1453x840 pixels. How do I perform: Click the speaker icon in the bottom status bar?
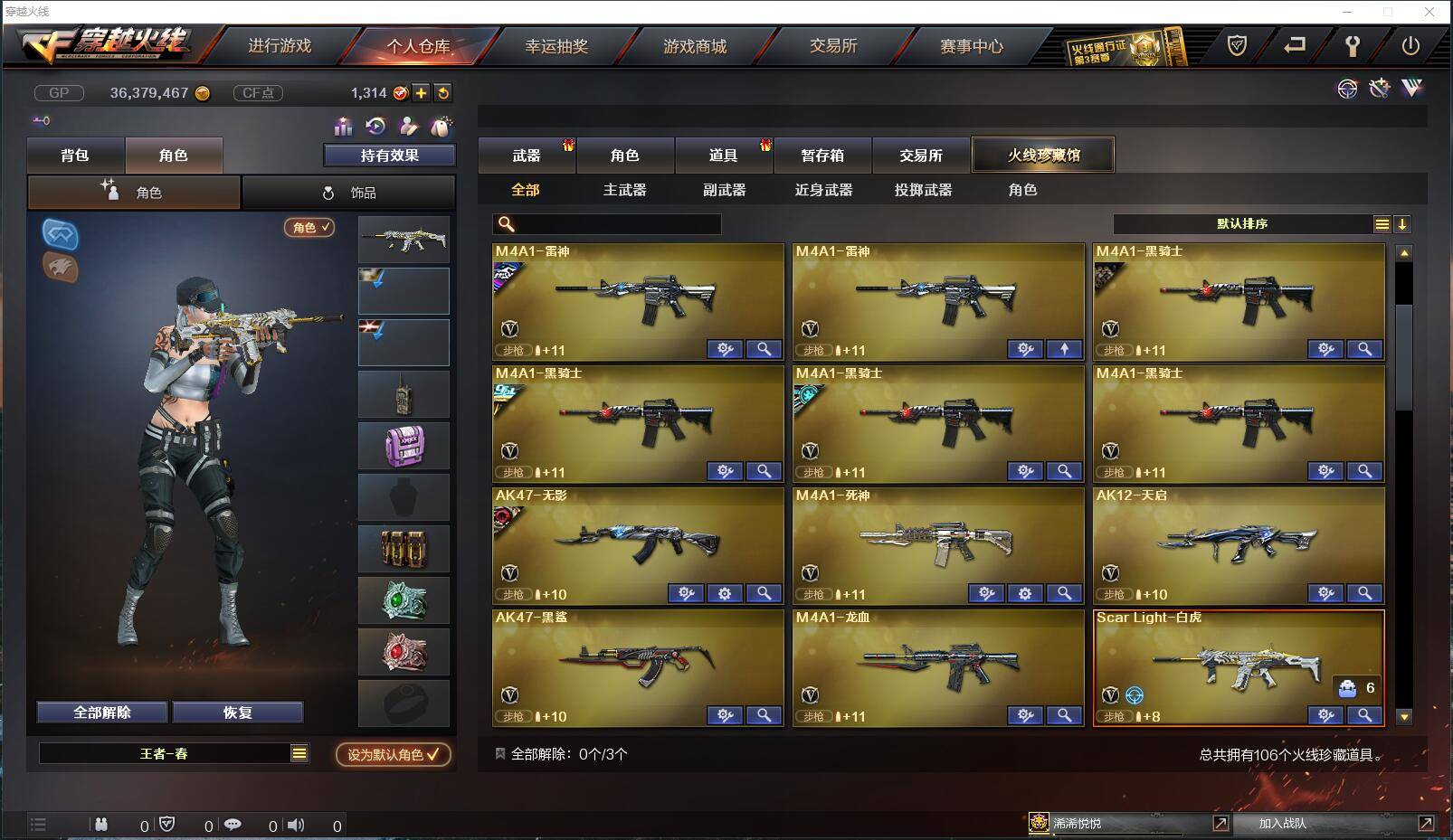pyautogui.click(x=296, y=825)
